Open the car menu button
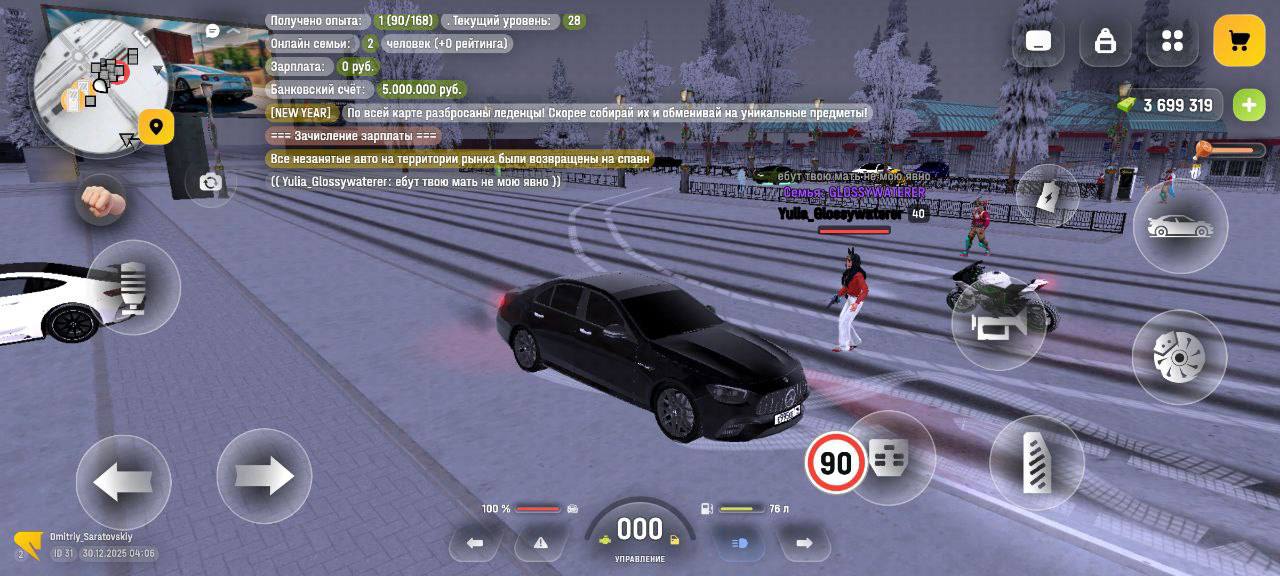 coord(1180,227)
